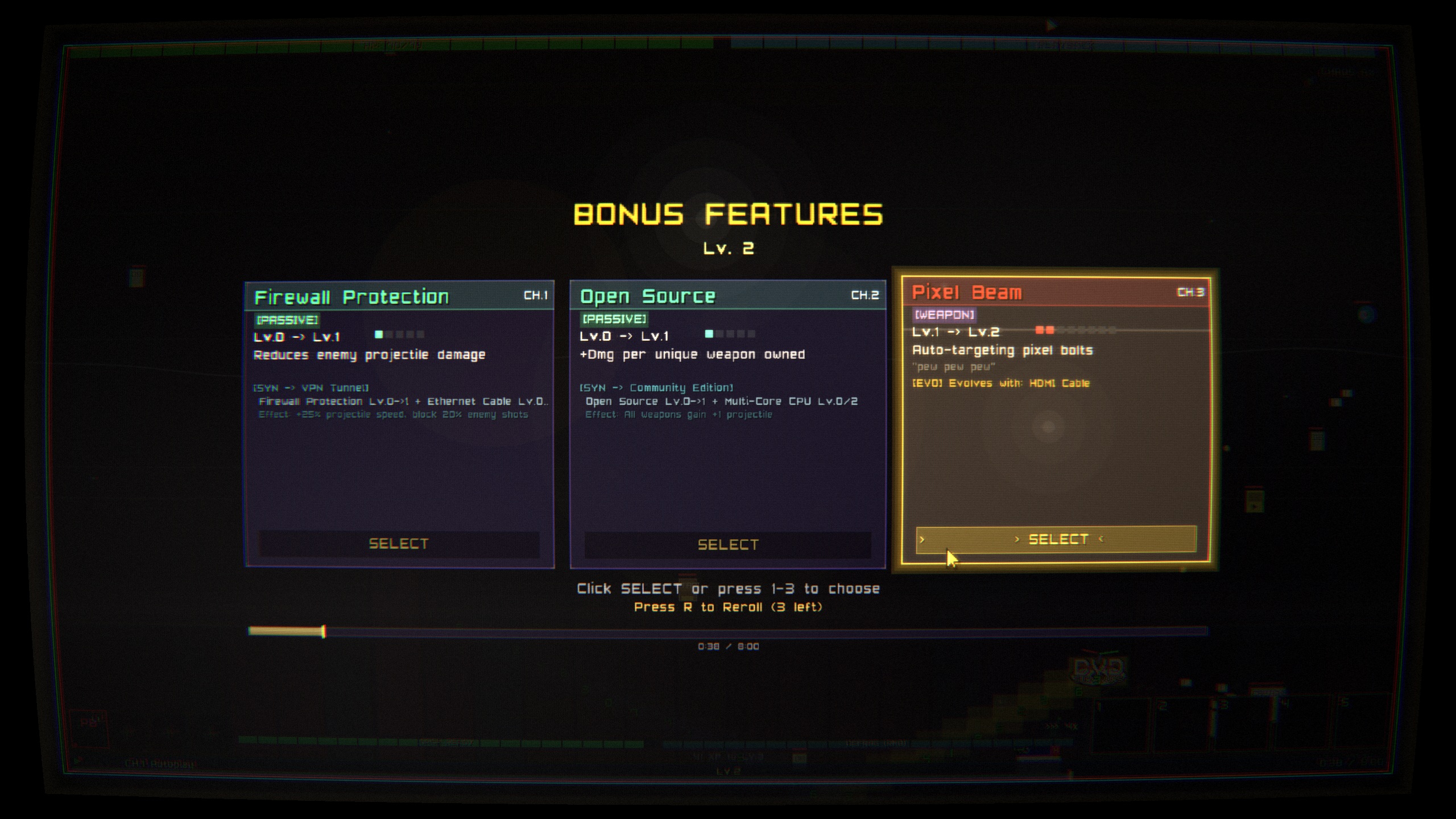Screen dimensions: 1456x819
Task: Switch to the CH.1 channel tab
Action: pyautogui.click(x=534, y=296)
